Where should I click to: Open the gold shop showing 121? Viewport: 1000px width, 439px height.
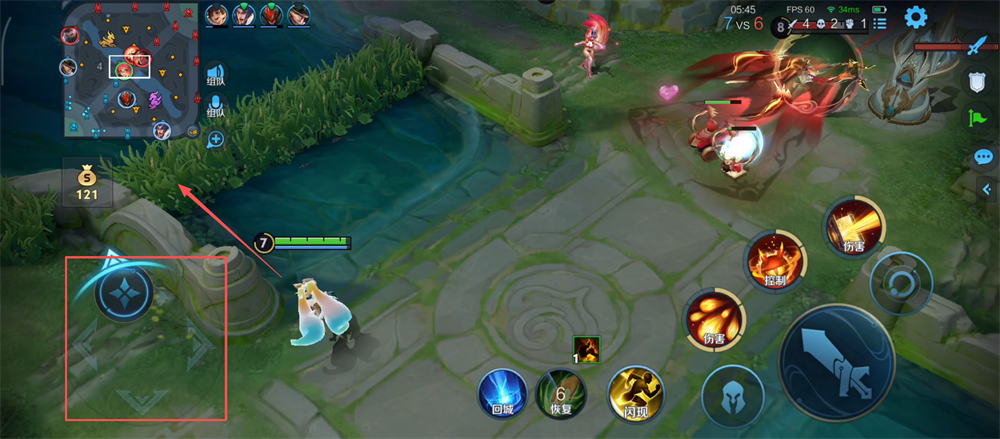point(87,180)
